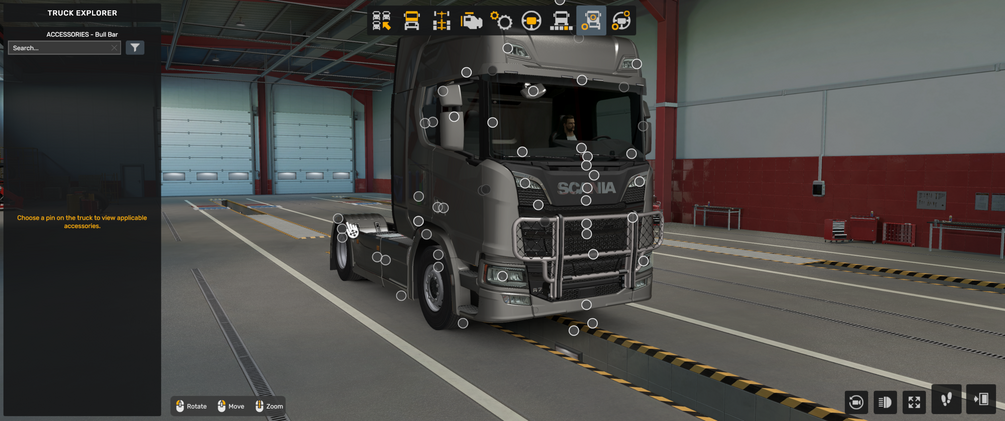The image size is (1005, 421).
Task: Open the truck paint swatches category
Action: [561, 21]
